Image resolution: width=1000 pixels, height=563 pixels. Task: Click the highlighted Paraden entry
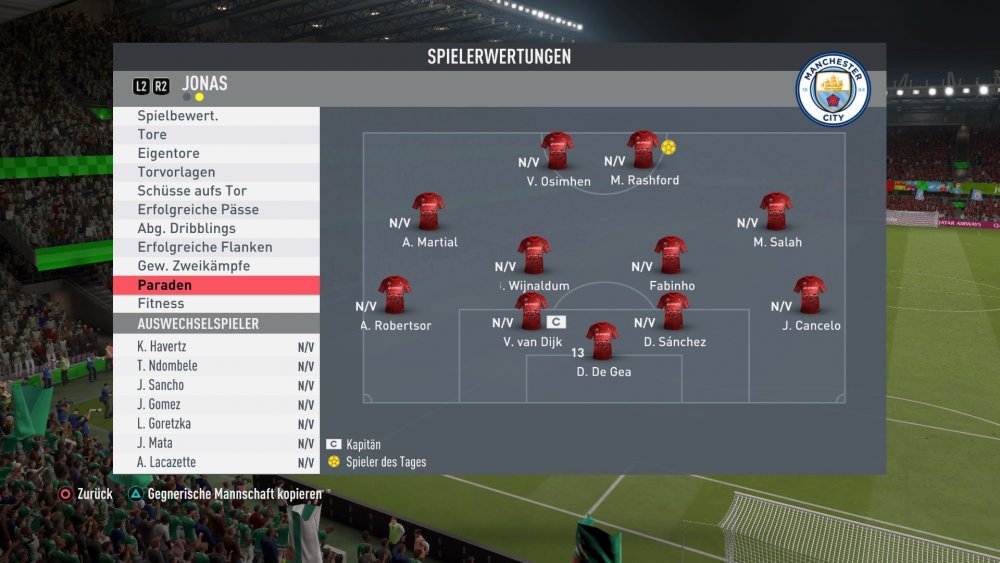[x=216, y=285]
